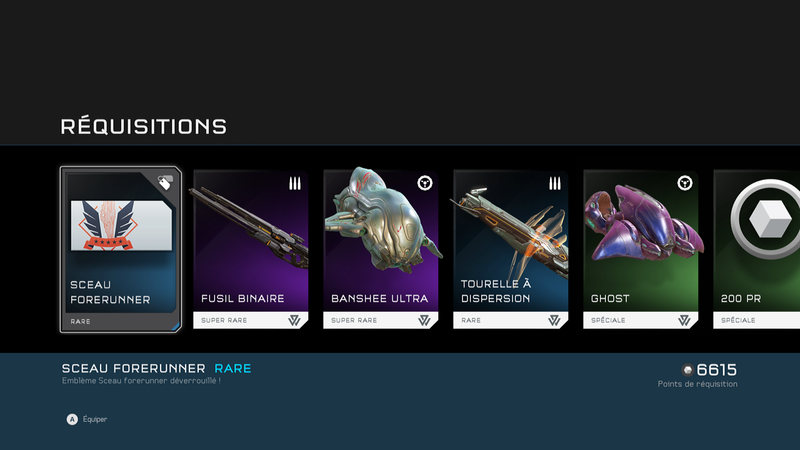Open the Tourelle à Dispersion card
The width and height of the screenshot is (800, 450).
click(x=510, y=250)
